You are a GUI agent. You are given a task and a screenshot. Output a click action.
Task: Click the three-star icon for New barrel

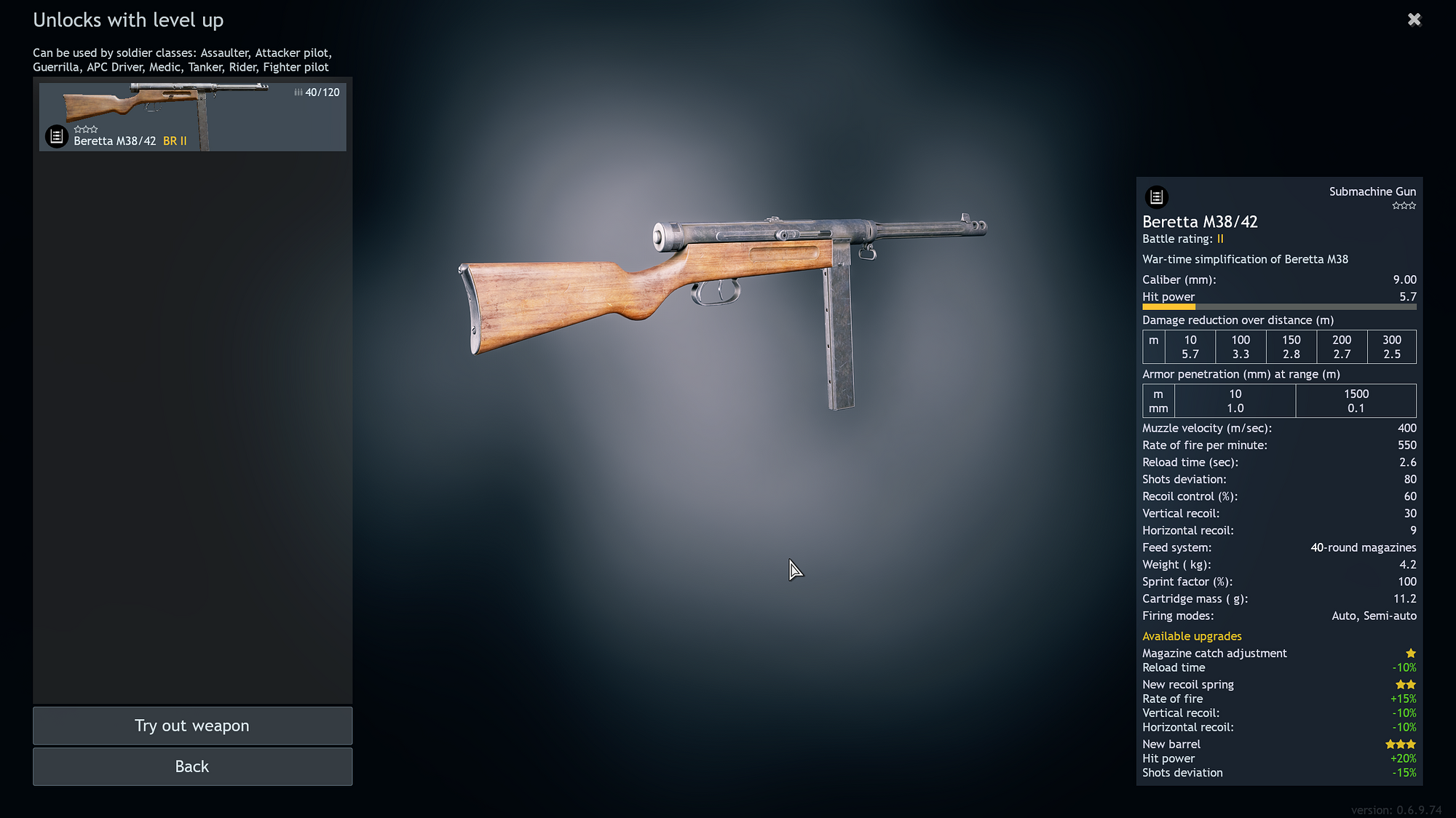[x=1400, y=744]
